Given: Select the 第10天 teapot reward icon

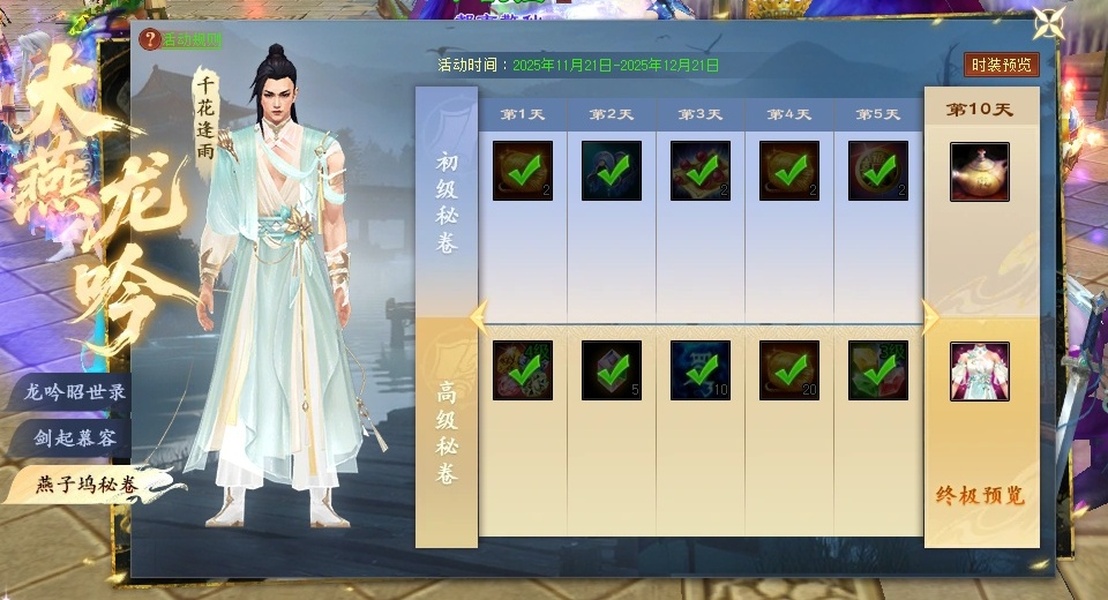Looking at the screenshot, I should 979,172.
